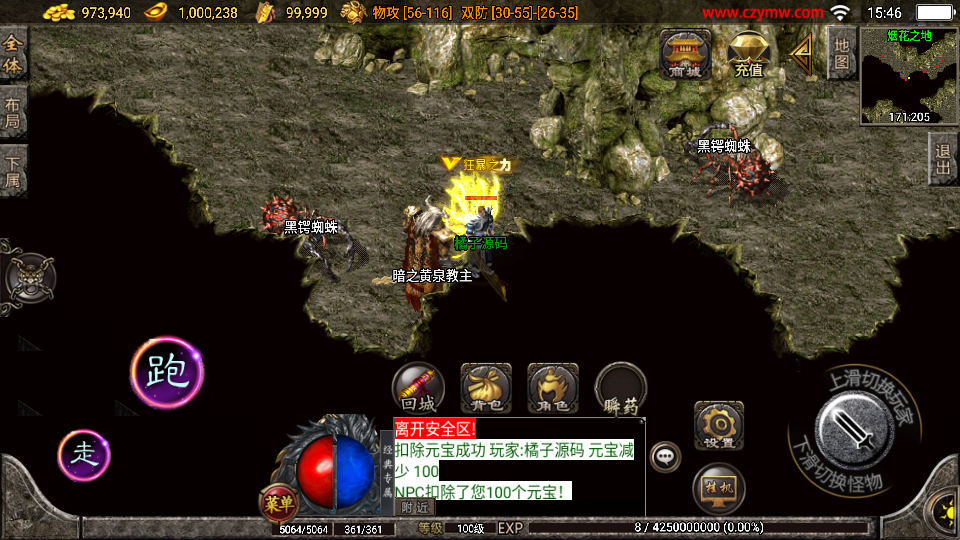Viewport: 960px width, 540px height.
Task: Tap the skull emblem icon
Action: (x=30, y=276)
